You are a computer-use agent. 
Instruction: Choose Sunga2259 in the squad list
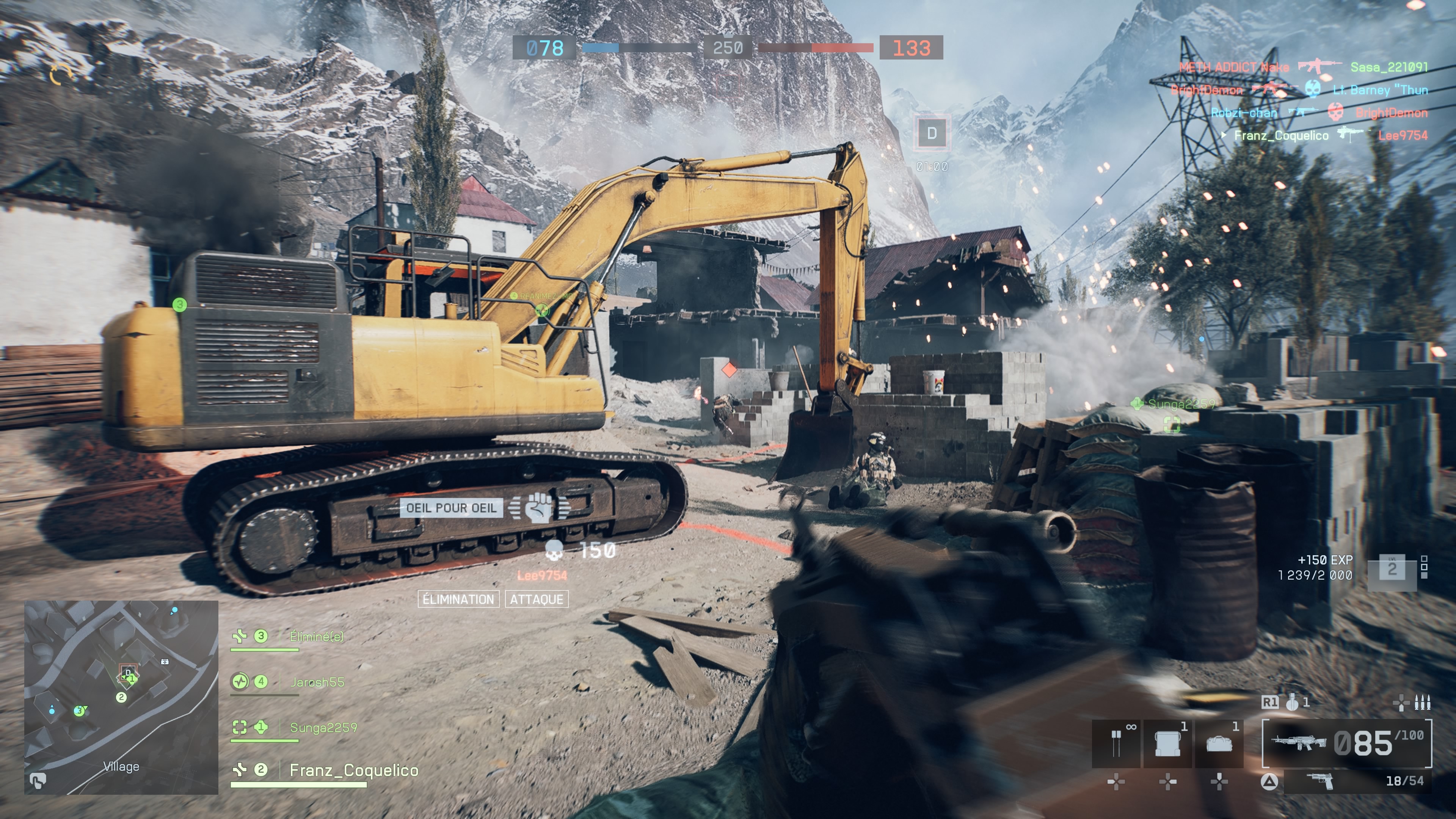[323, 728]
